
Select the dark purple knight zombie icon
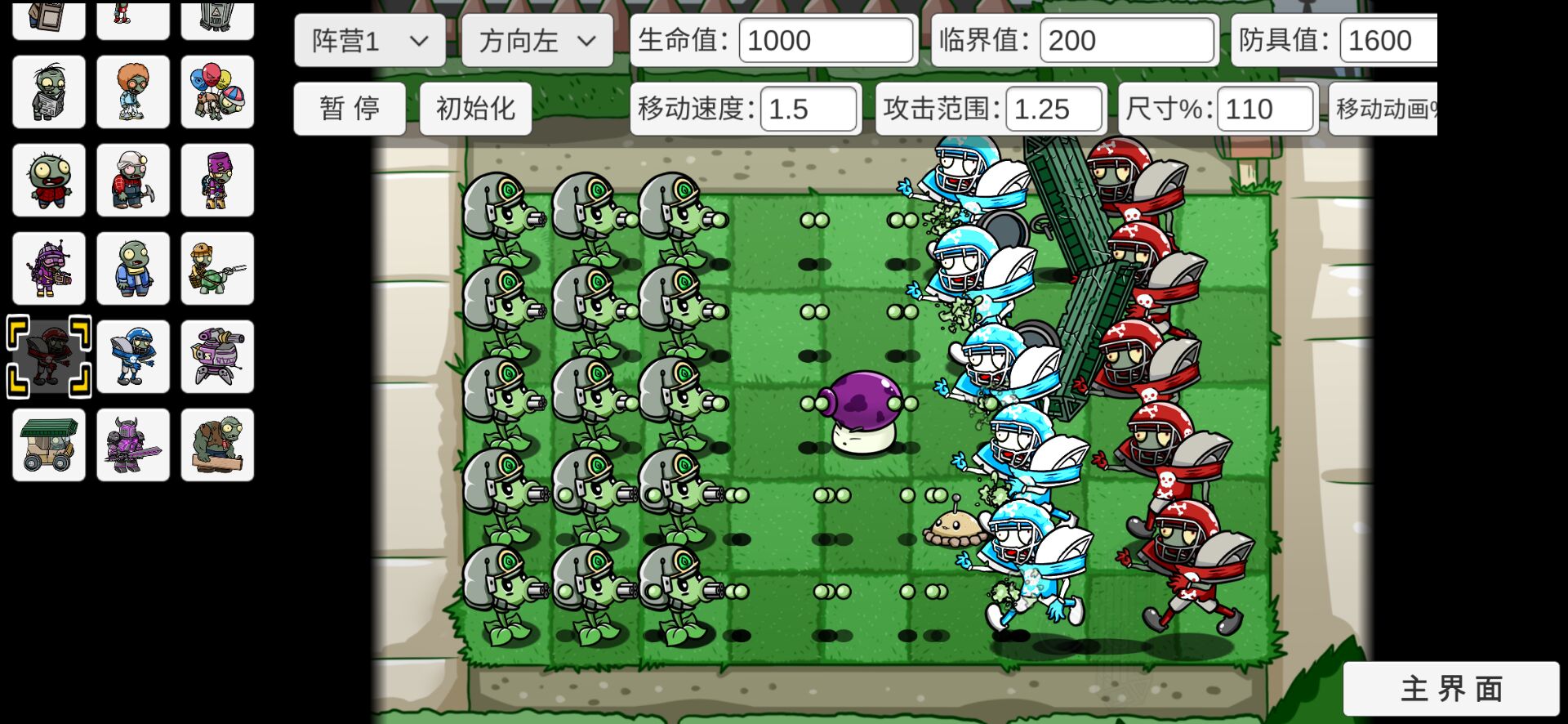[133, 445]
